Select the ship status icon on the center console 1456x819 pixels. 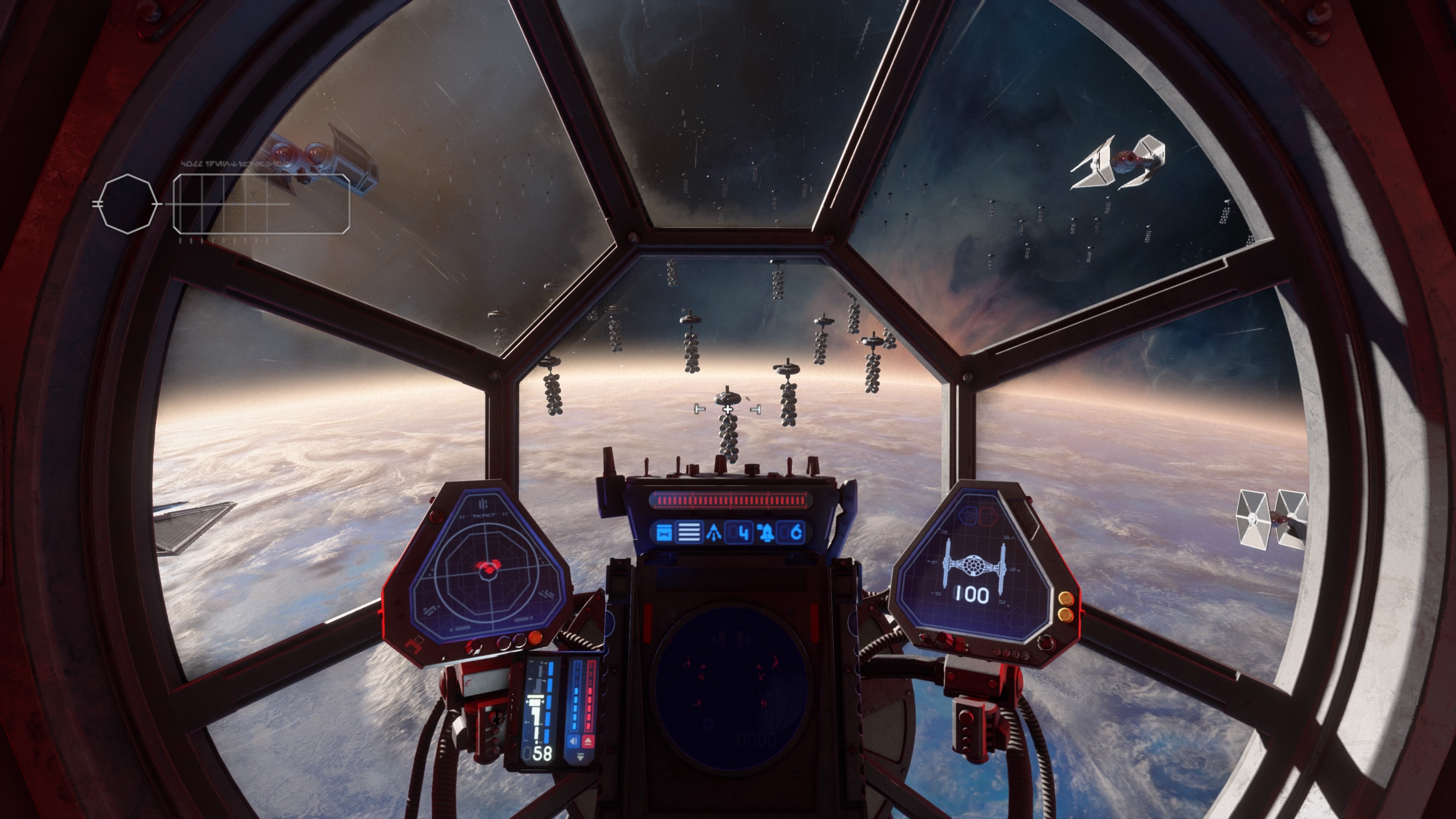pyautogui.click(x=664, y=533)
